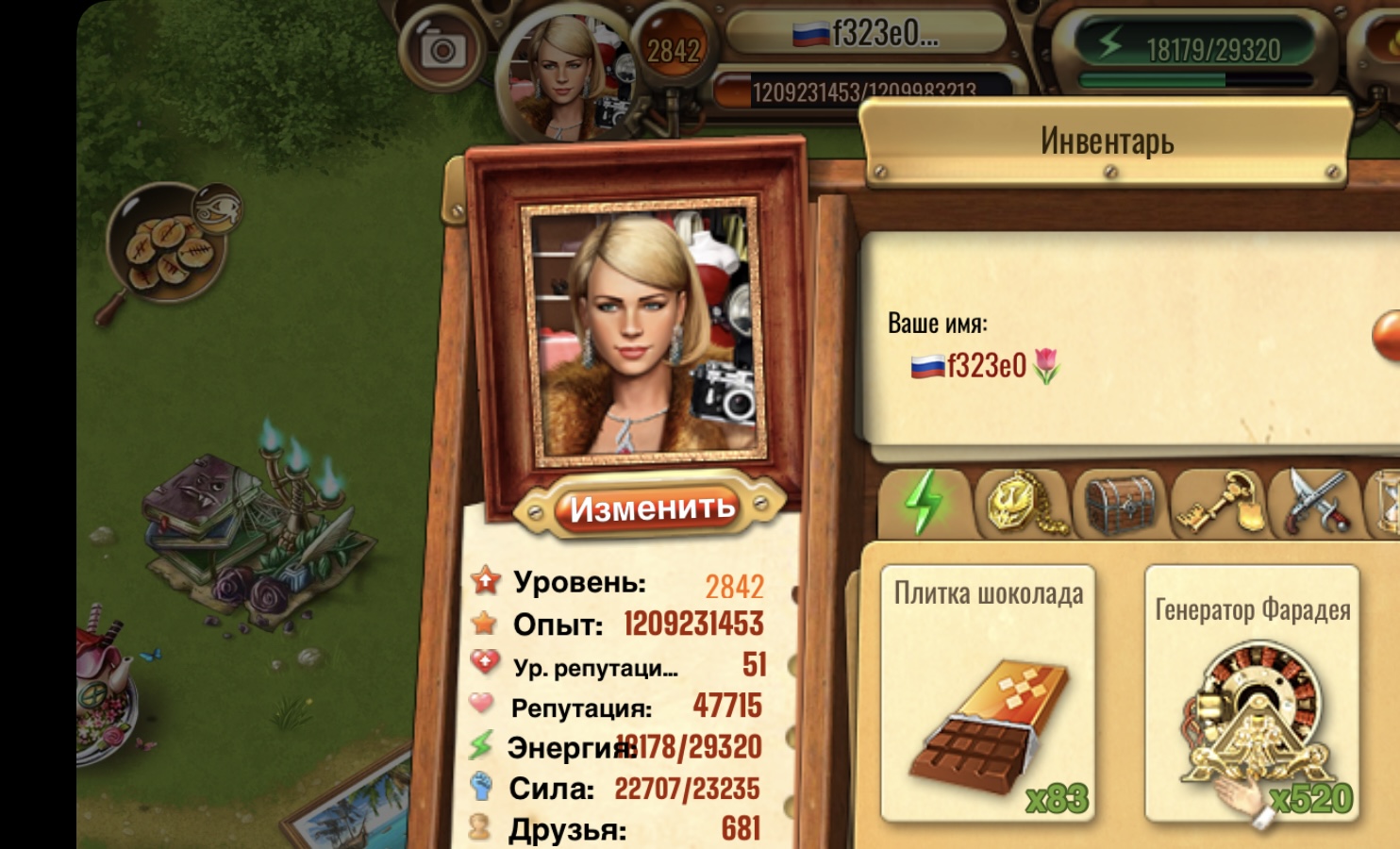
Task: Open the golden key tab
Action: click(1219, 504)
